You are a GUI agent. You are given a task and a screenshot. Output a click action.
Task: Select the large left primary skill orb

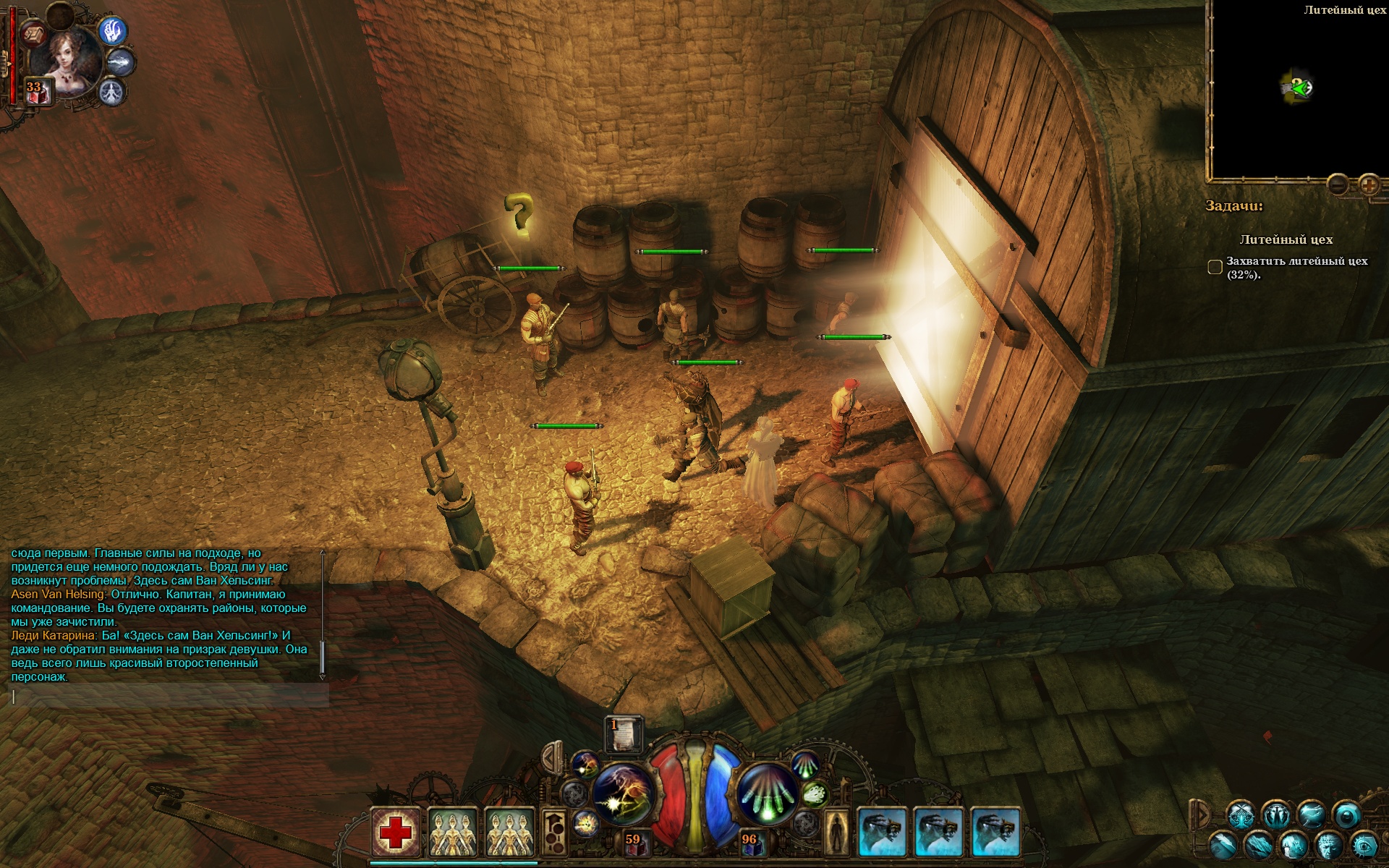[x=623, y=793]
